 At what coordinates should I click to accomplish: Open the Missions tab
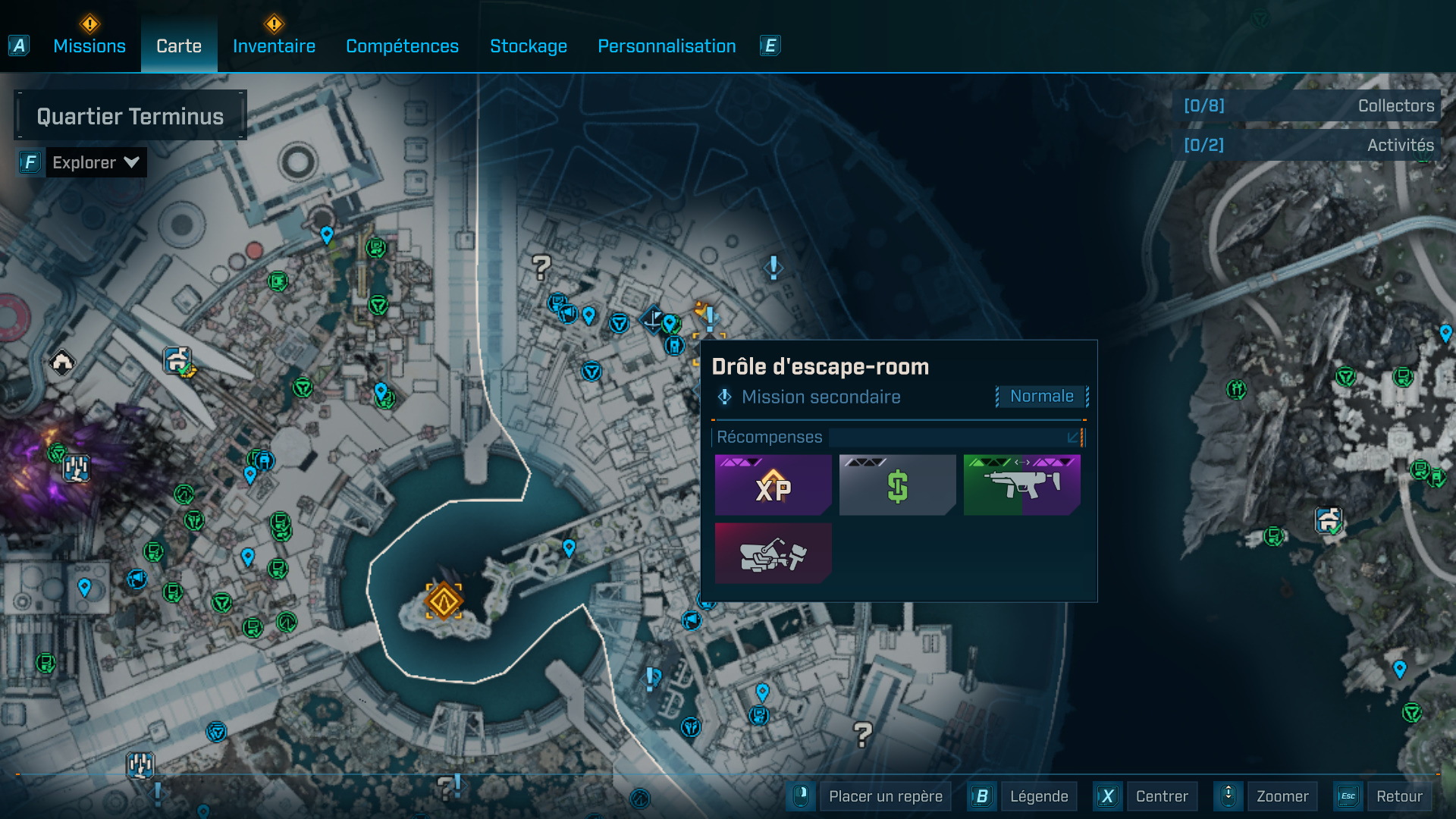89,46
